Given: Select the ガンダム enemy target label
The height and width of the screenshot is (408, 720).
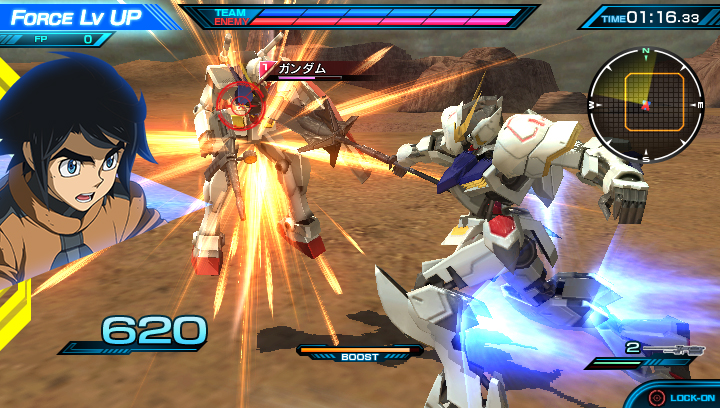Looking at the screenshot, I should 302,68.
